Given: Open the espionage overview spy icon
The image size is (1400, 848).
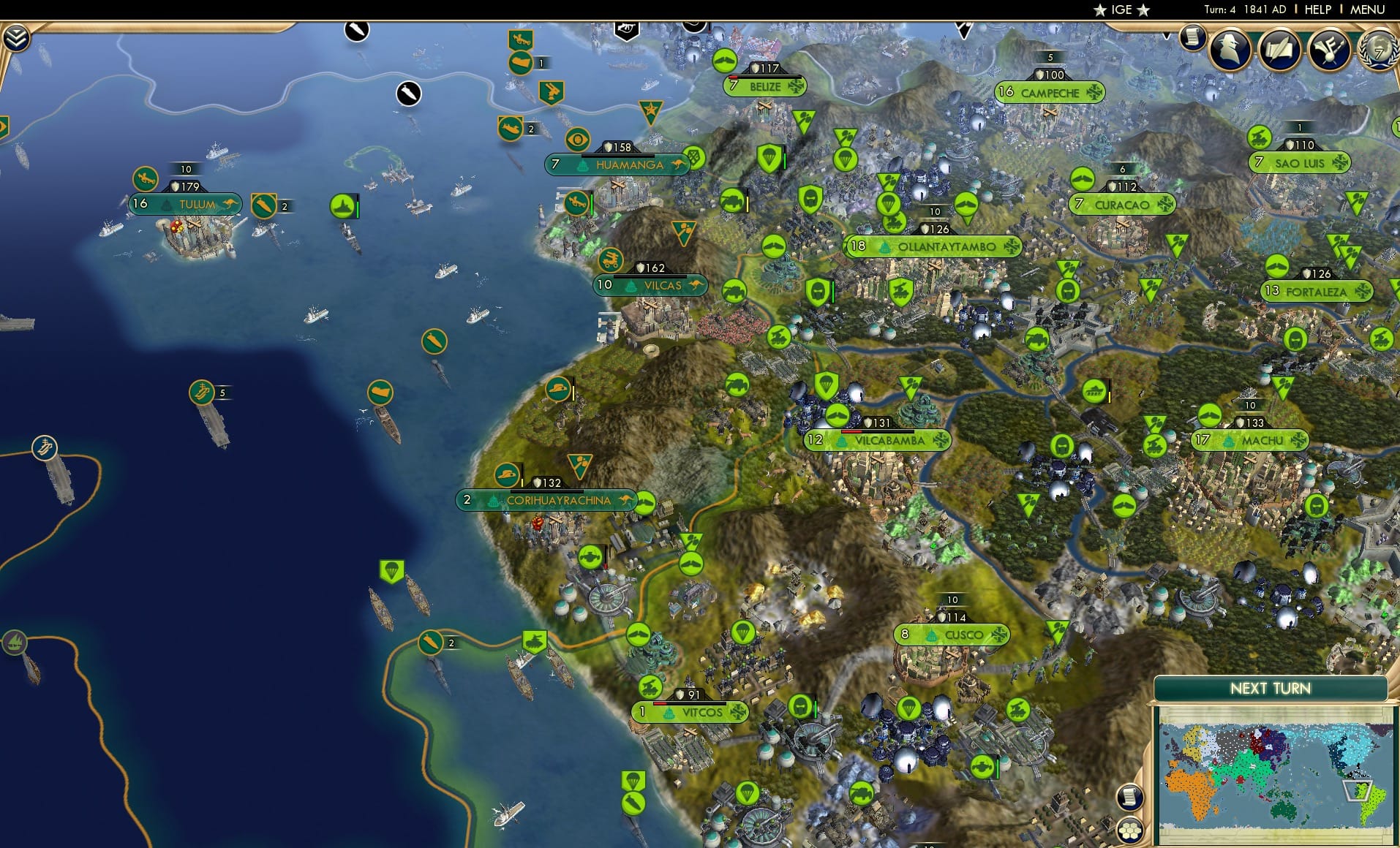Looking at the screenshot, I should click(1229, 48).
